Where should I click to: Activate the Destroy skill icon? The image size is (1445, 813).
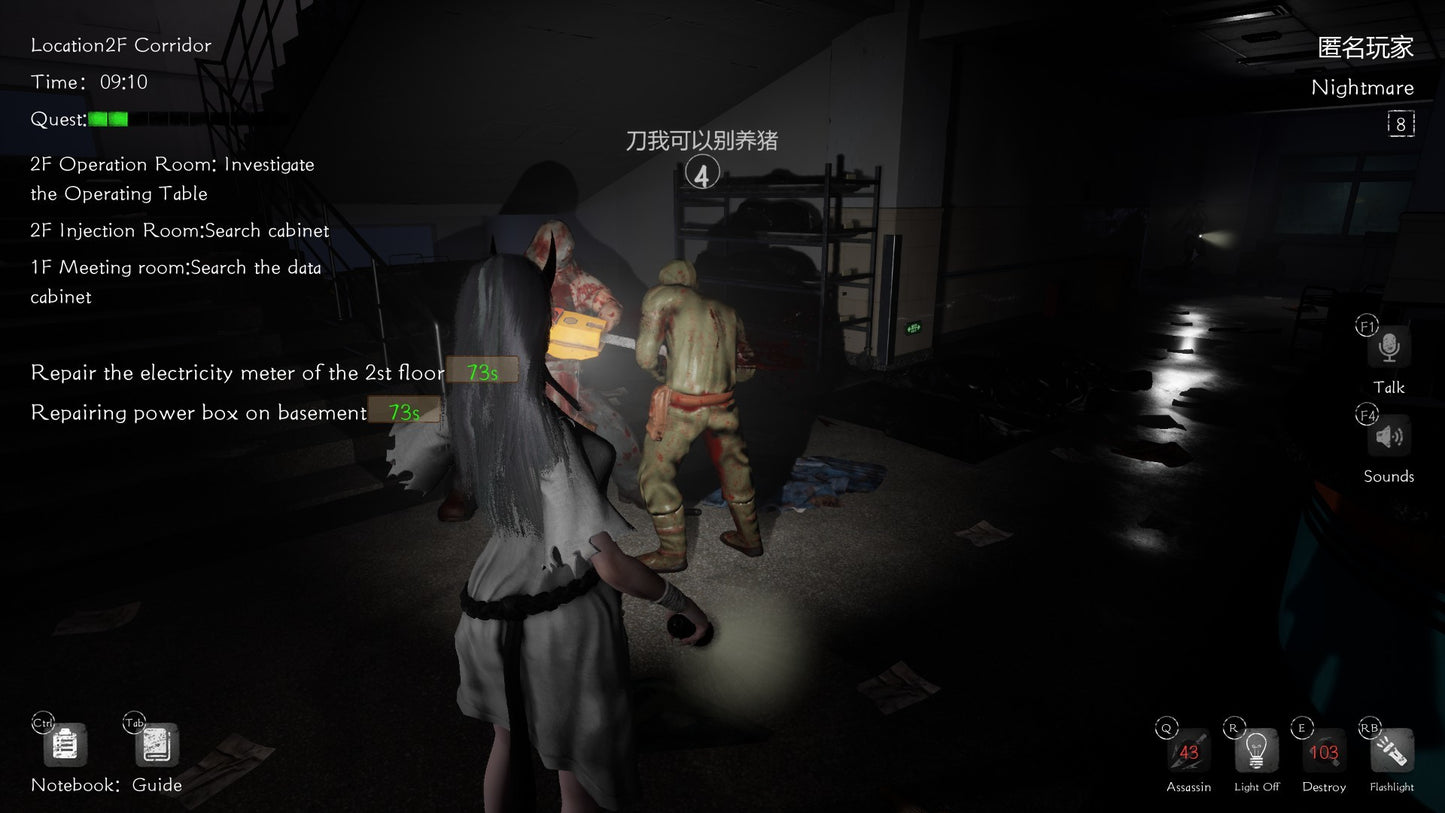pyautogui.click(x=1322, y=750)
